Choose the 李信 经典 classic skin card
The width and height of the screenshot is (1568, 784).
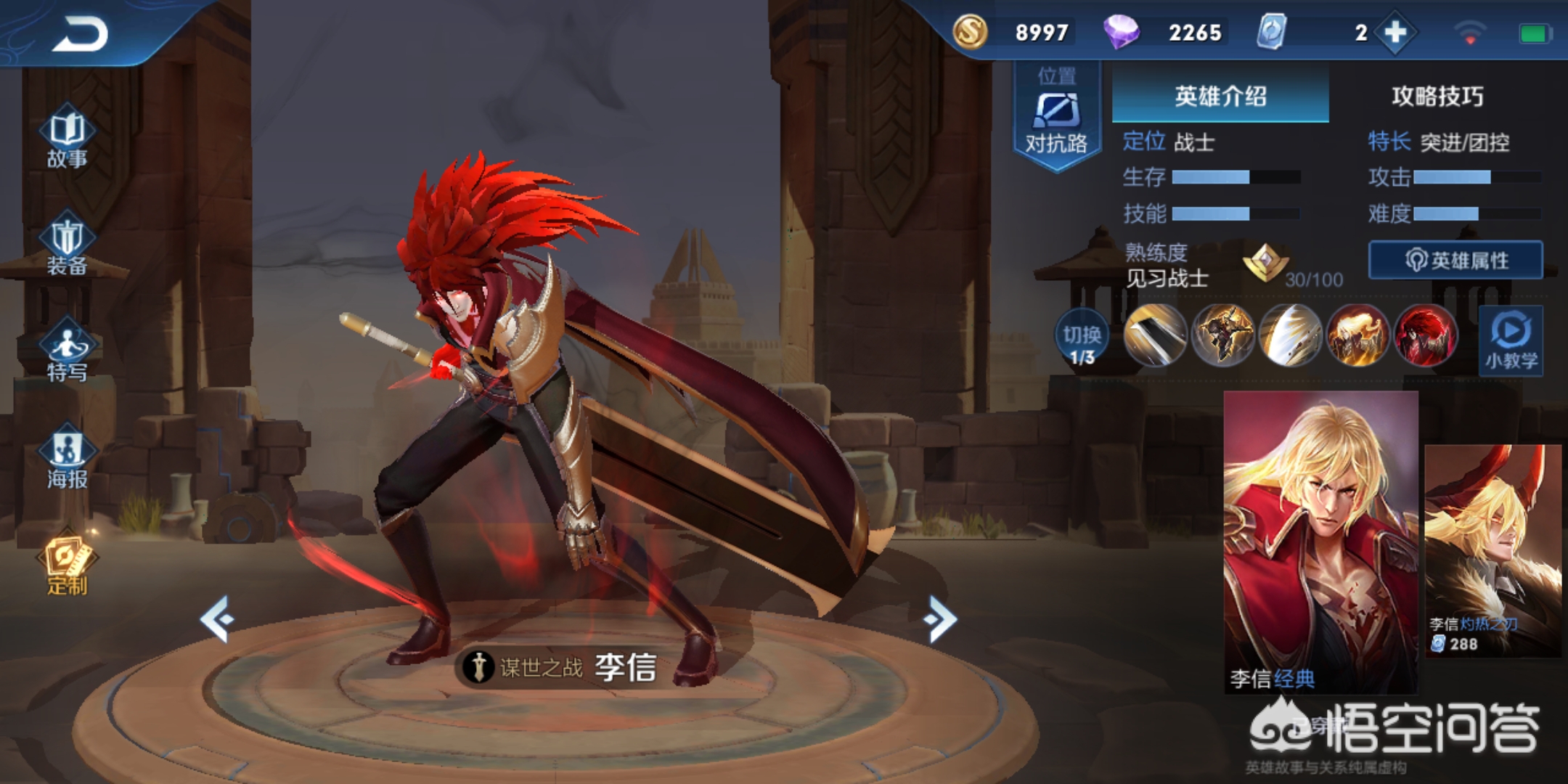[x=1320, y=541]
